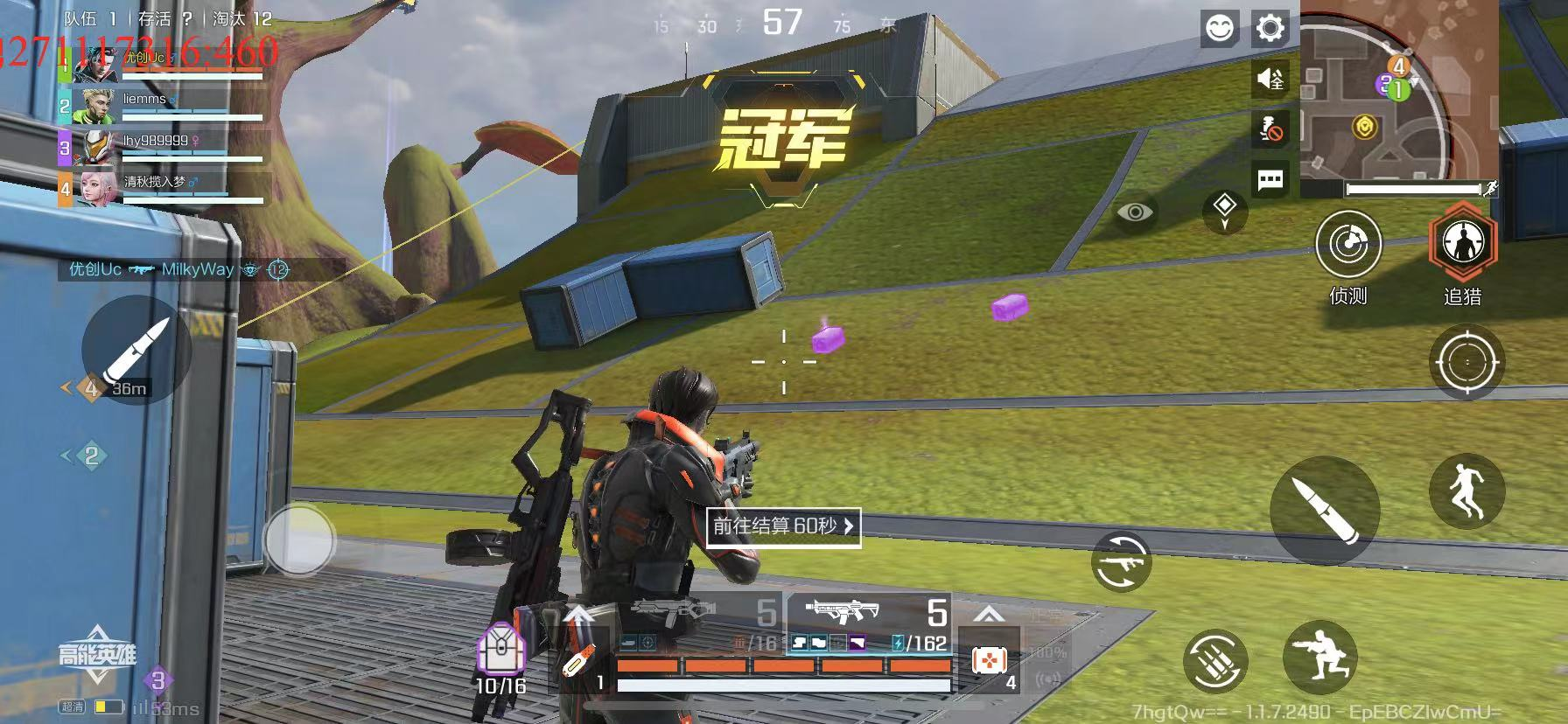
Task: Open the quick chat message panel
Action: click(x=1268, y=179)
